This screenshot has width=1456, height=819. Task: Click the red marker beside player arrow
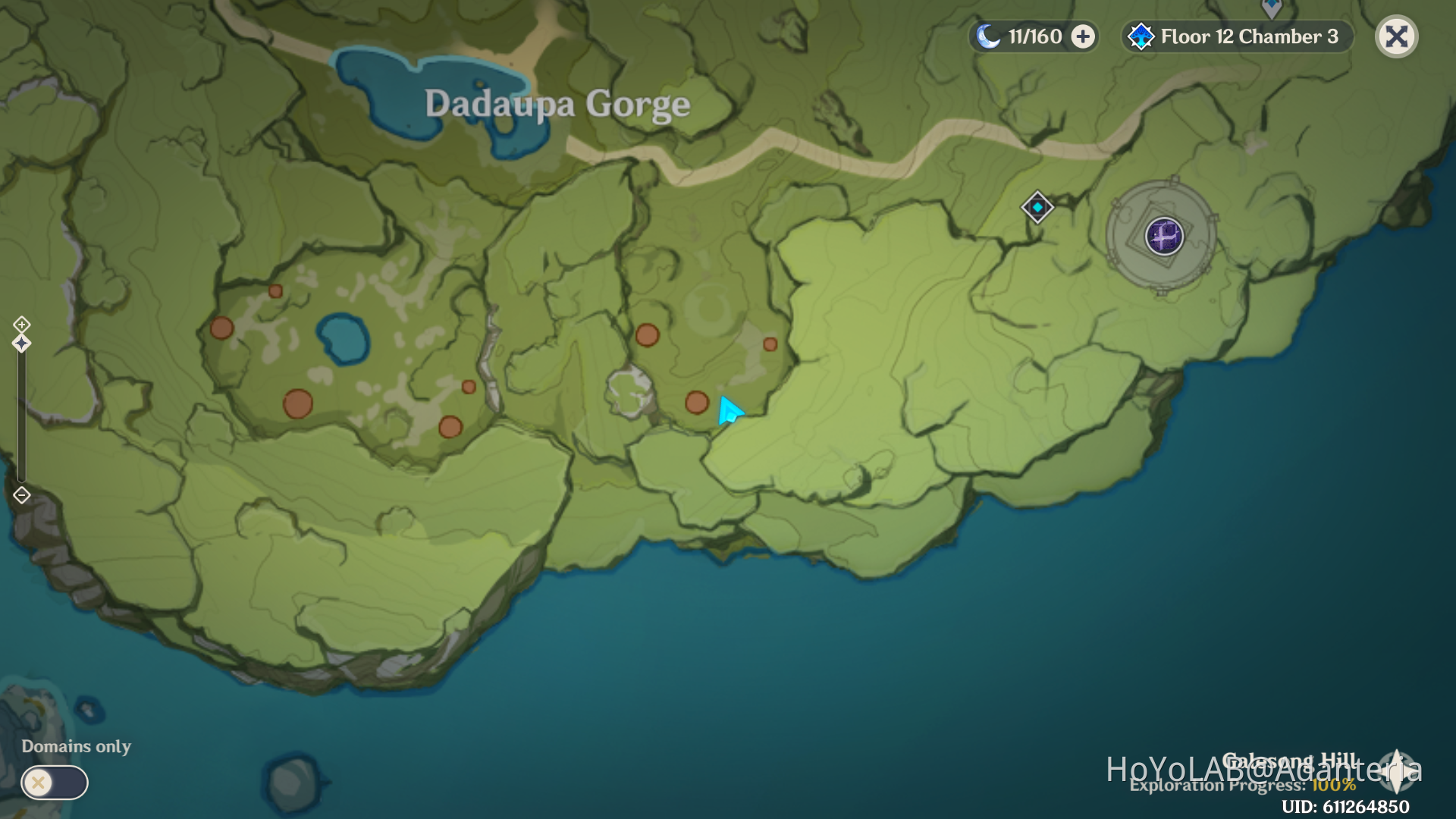coord(697,403)
